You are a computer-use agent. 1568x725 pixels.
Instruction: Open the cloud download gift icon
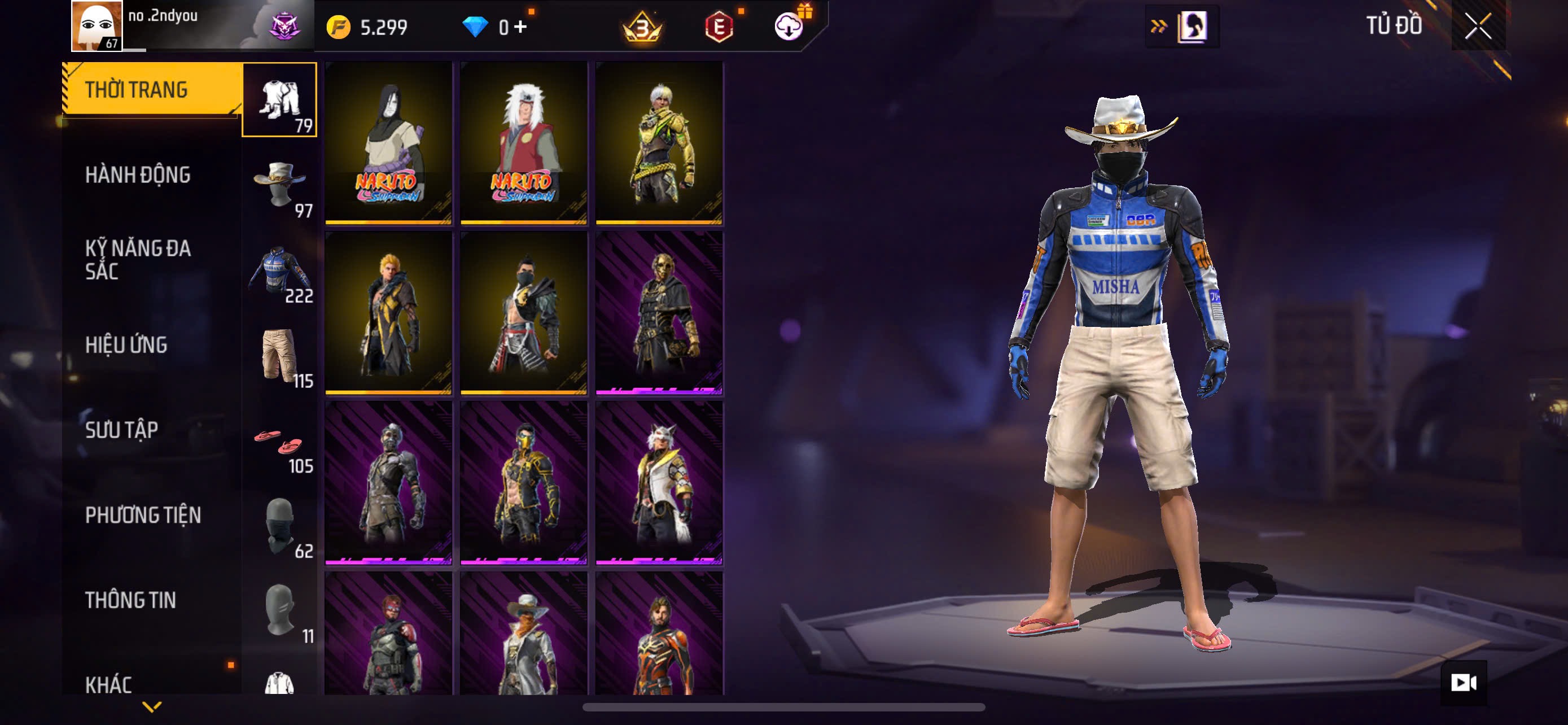(x=790, y=25)
